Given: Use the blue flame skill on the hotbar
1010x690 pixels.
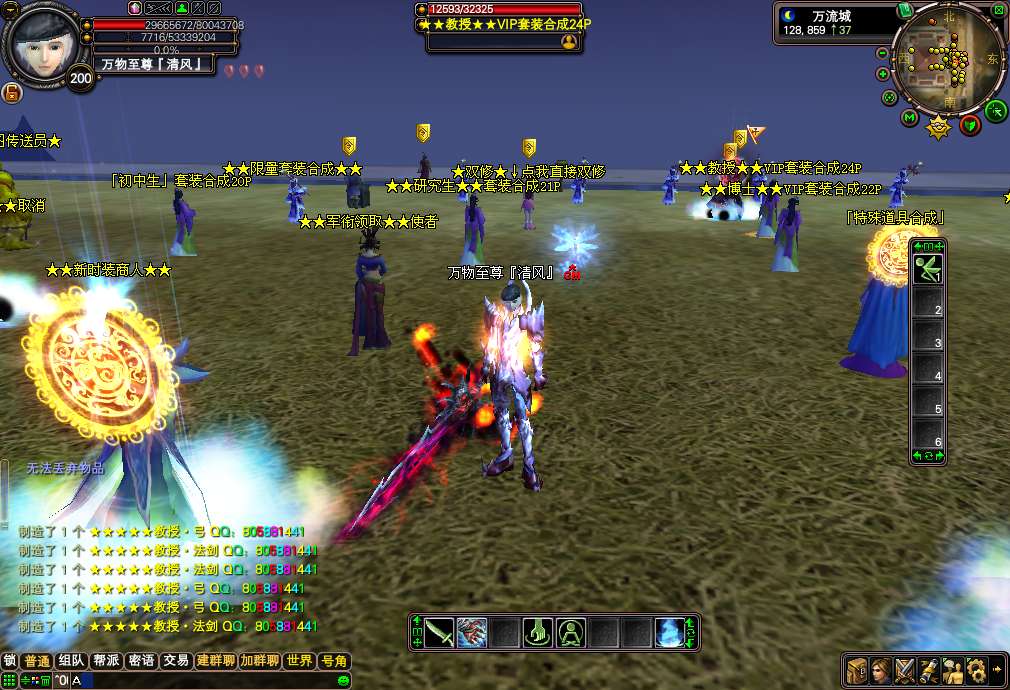Looking at the screenshot, I should [x=670, y=632].
